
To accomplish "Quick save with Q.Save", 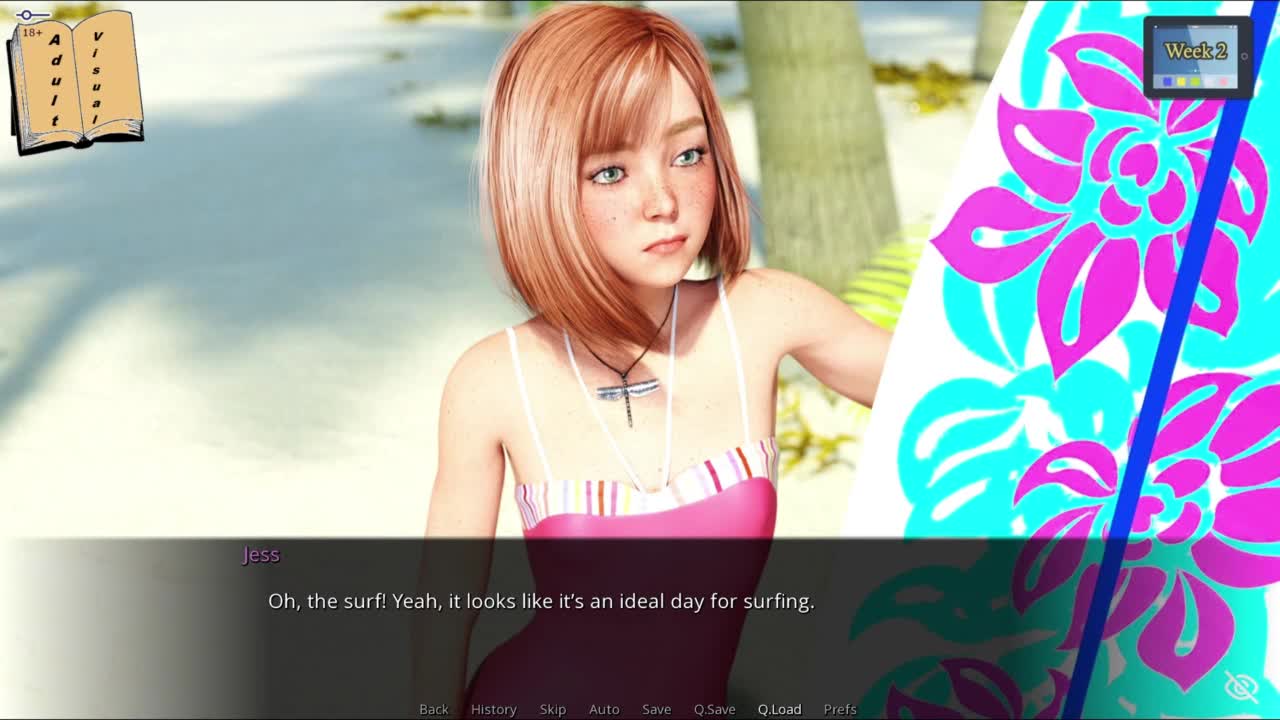I will (714, 709).
